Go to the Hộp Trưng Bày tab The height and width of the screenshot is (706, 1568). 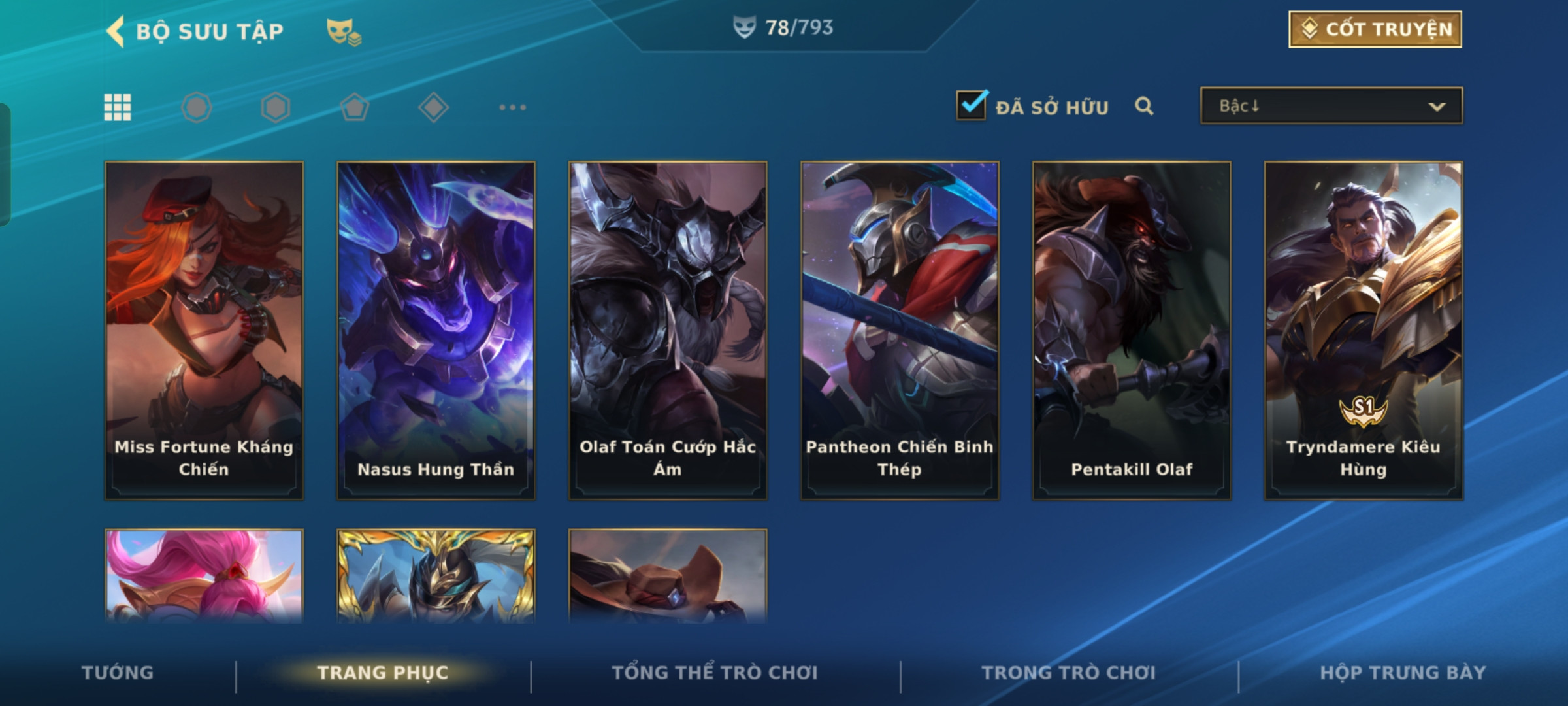point(1403,673)
